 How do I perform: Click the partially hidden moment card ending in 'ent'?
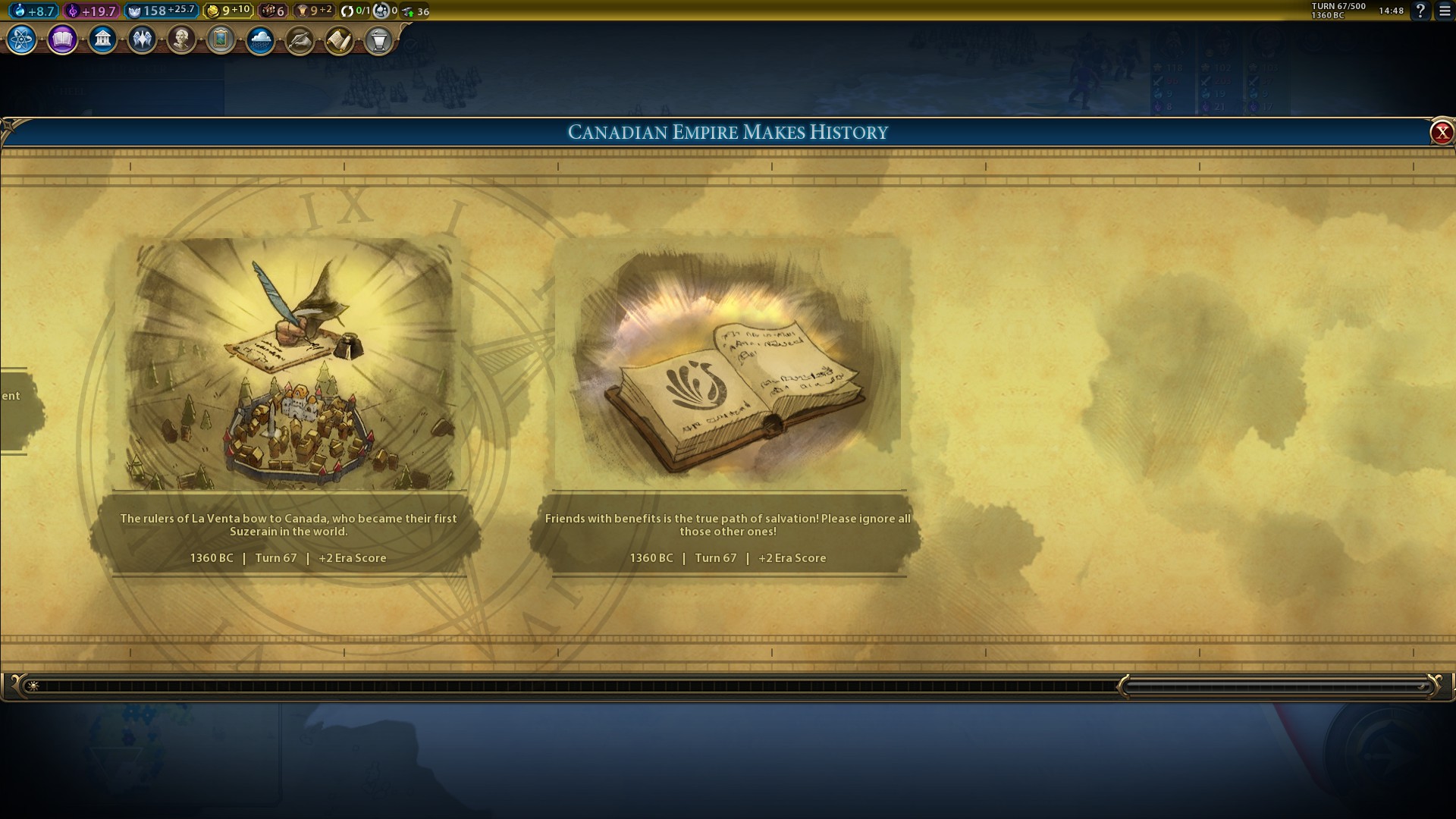point(14,409)
